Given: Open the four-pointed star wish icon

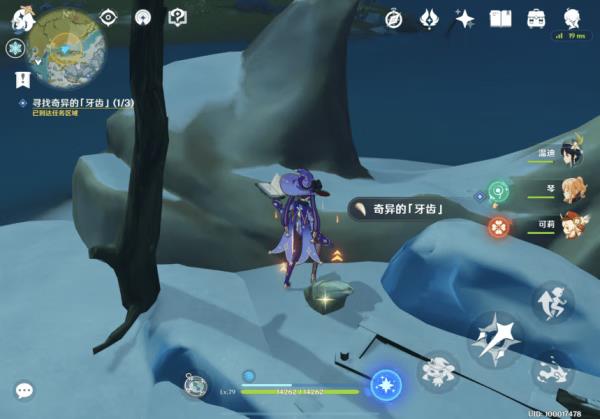Looking at the screenshot, I should [x=465, y=18].
